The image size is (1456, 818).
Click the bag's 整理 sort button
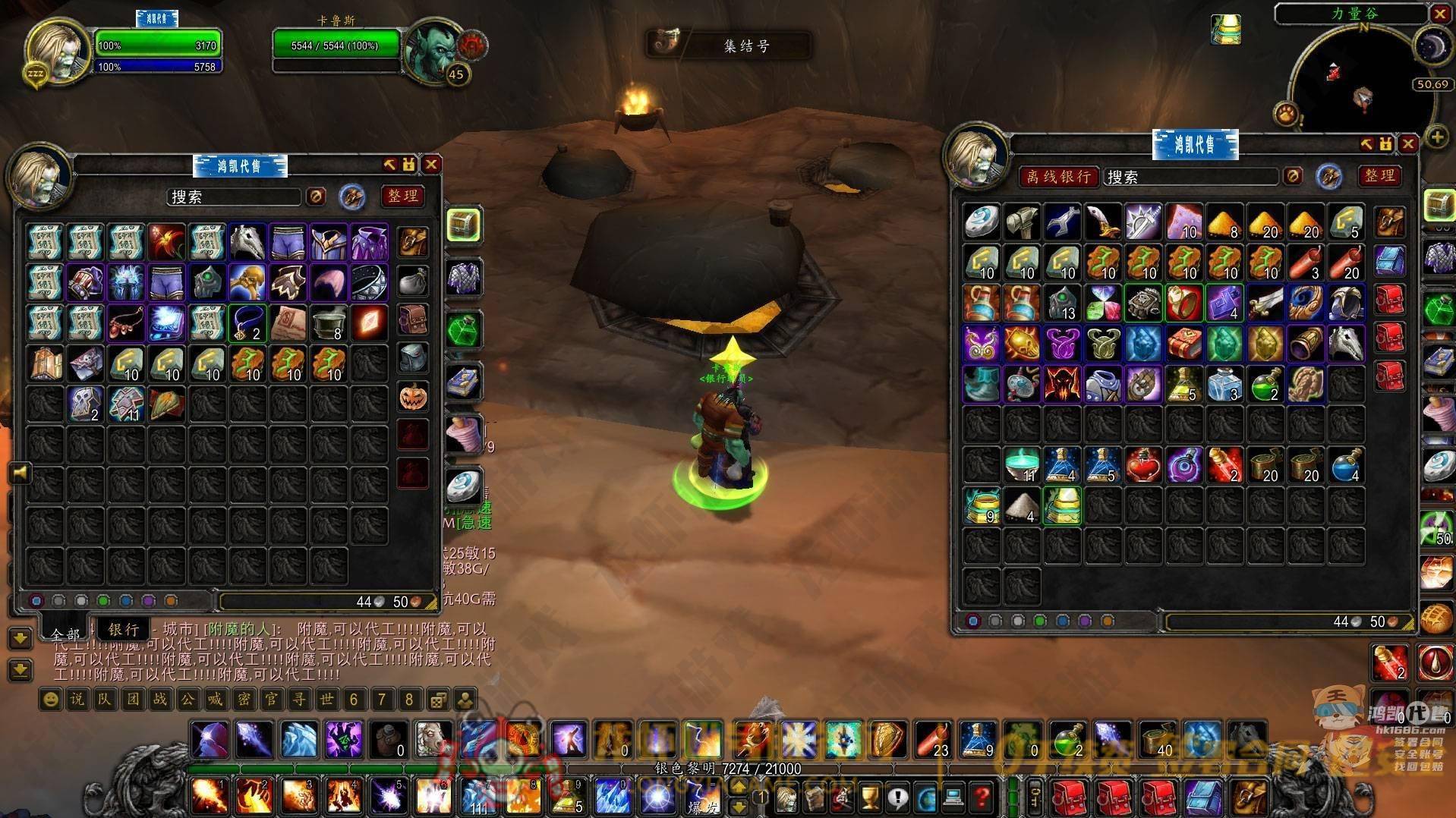[402, 197]
